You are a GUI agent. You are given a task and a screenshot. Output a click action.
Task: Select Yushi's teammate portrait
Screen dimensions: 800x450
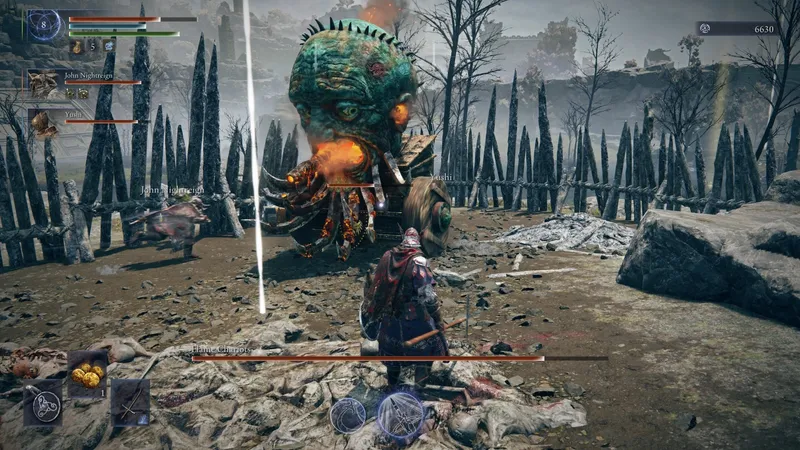(43, 123)
